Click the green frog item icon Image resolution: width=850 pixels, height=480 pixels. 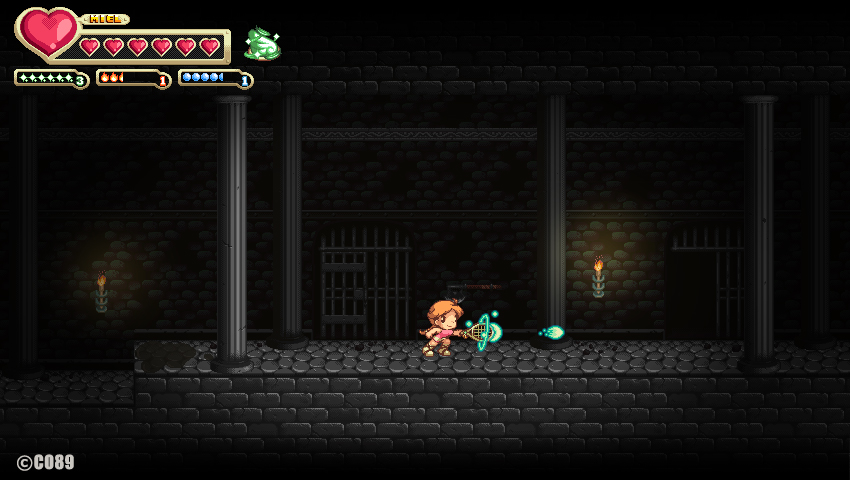tap(262, 44)
